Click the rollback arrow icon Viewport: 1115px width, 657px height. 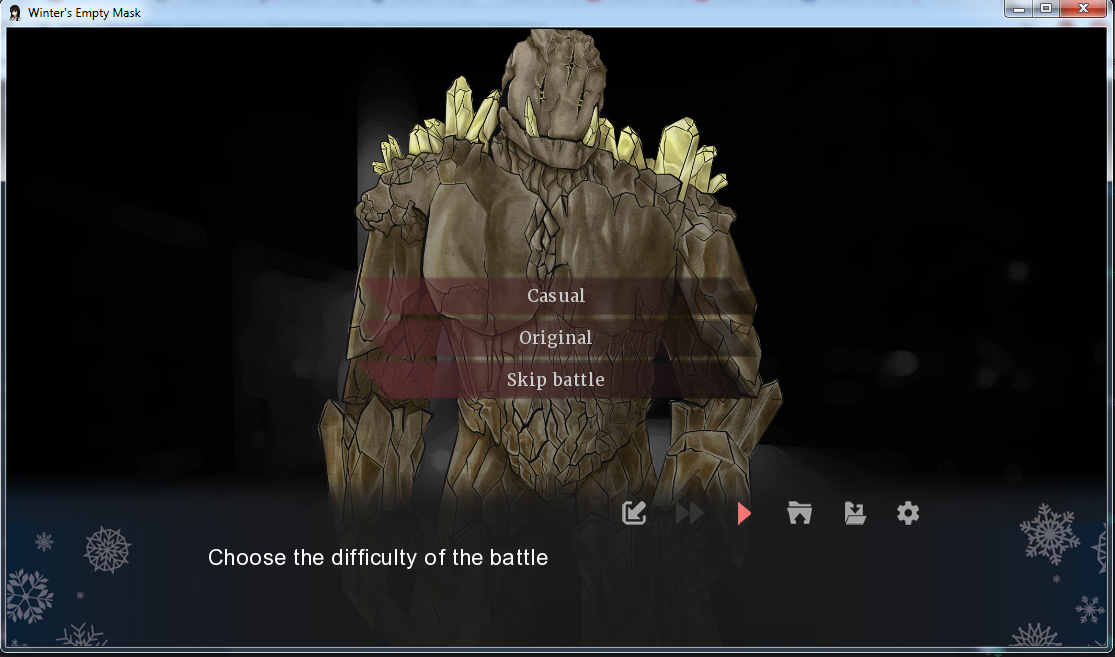coord(634,513)
